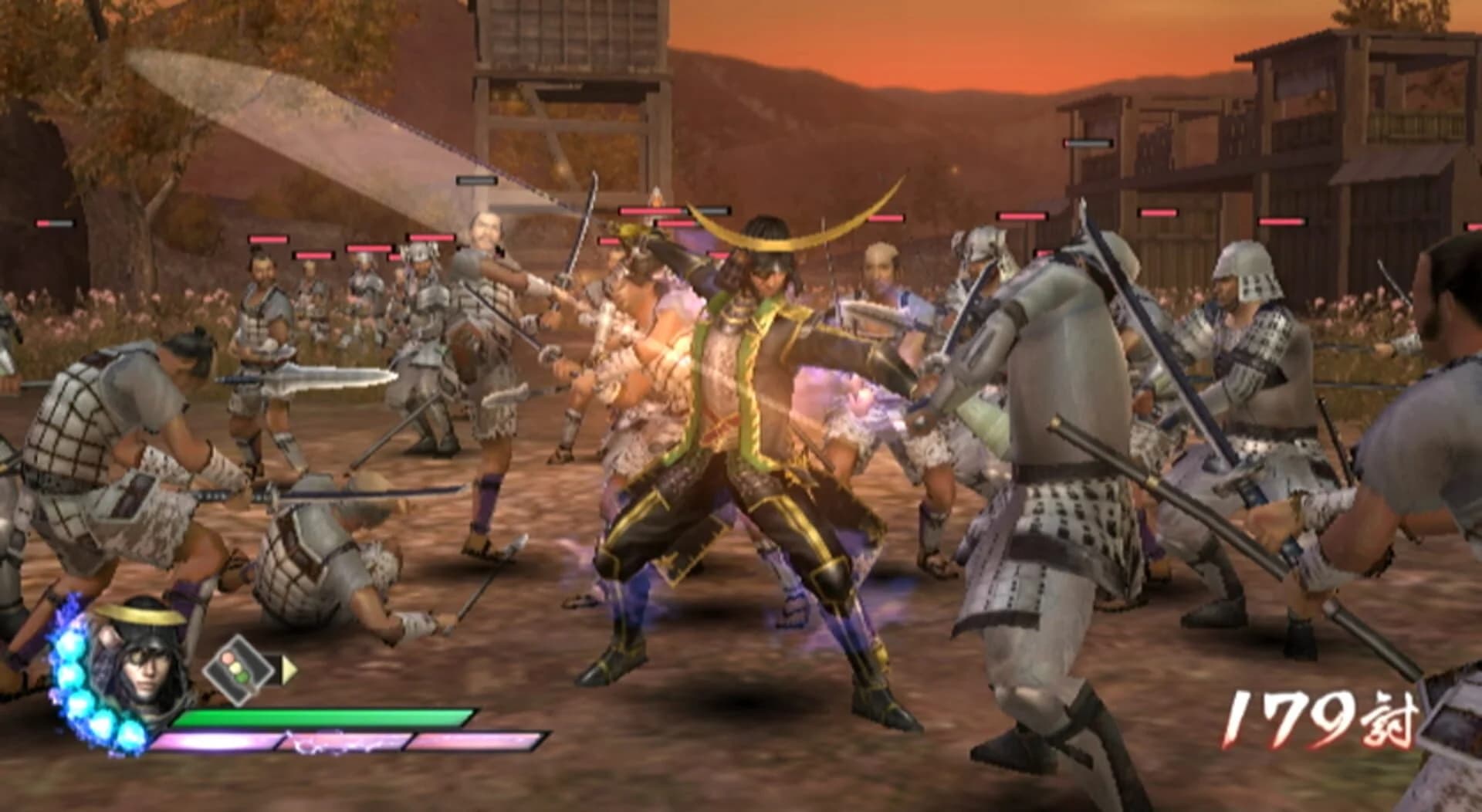Click the green dot on the item card
This screenshot has height=812, width=1482.
tap(244, 677)
